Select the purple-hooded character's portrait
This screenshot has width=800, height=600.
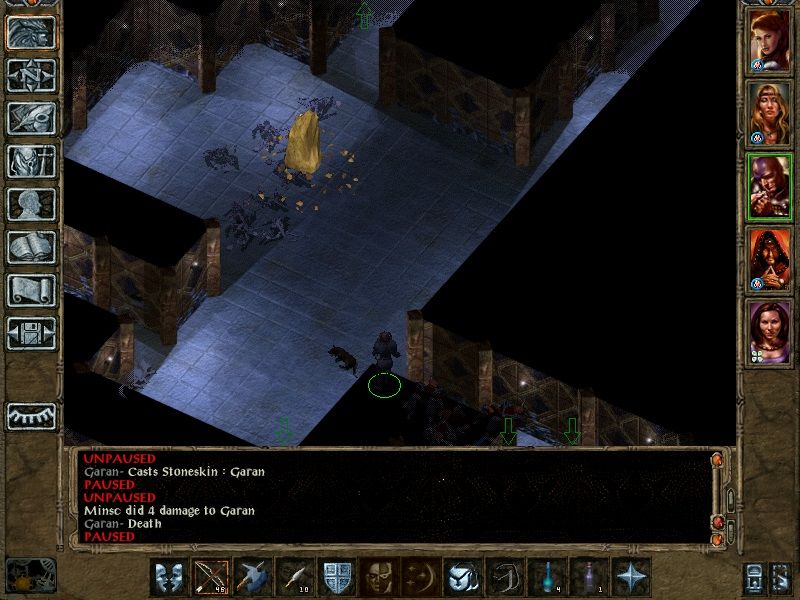coord(769,187)
